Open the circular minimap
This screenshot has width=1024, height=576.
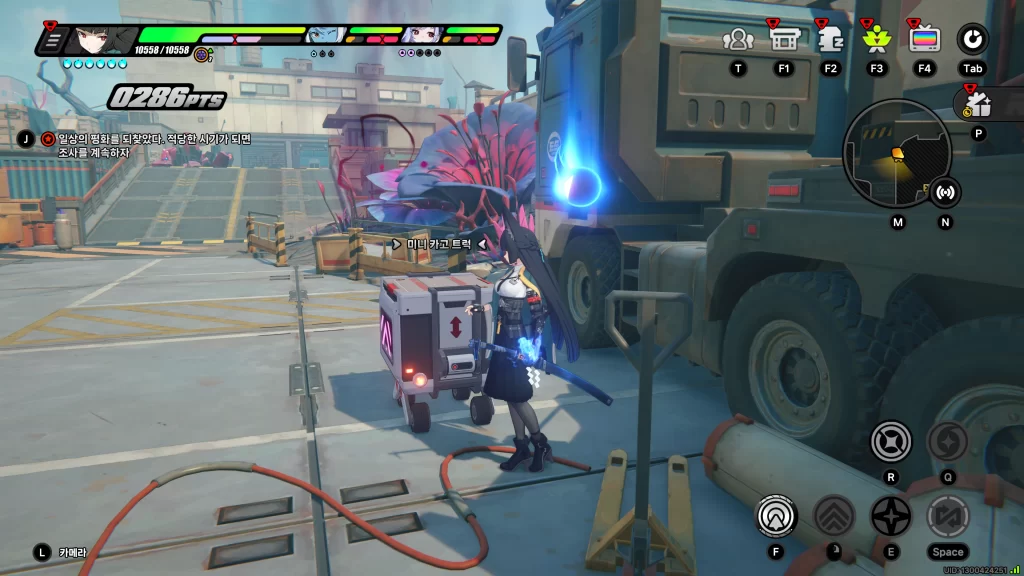(x=895, y=153)
